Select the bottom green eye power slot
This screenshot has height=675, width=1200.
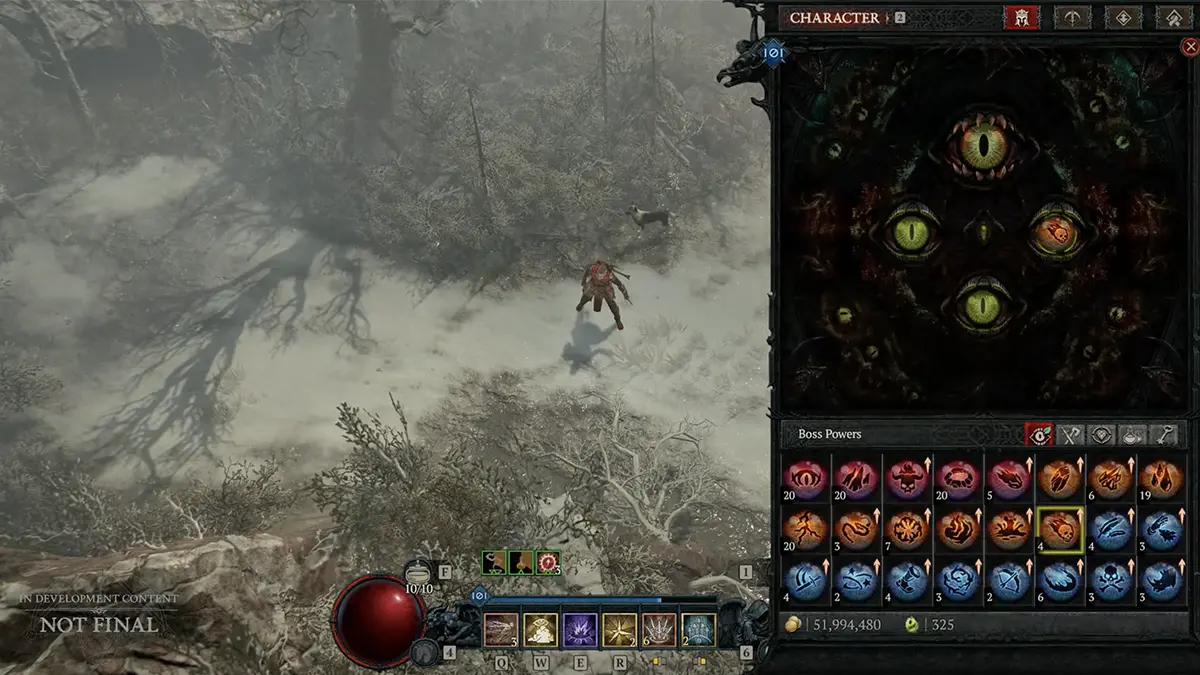(984, 304)
